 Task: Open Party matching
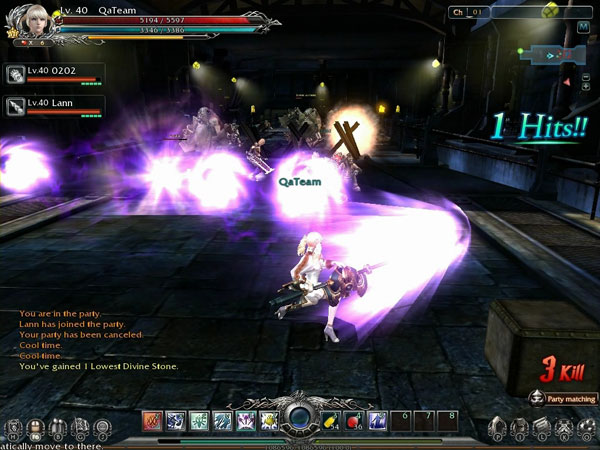[564, 399]
